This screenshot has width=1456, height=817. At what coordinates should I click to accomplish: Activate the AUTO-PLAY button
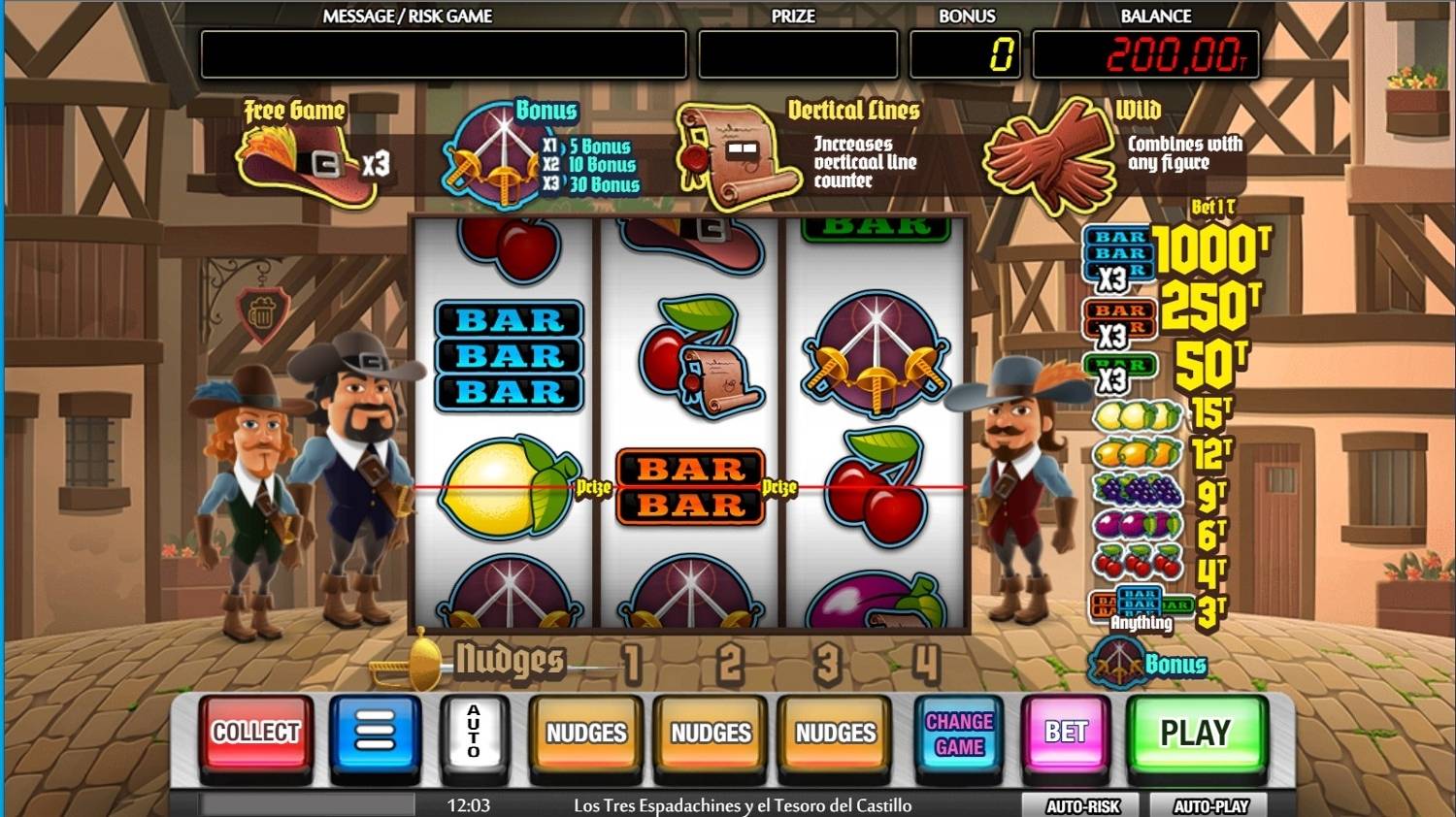pyautogui.click(x=1210, y=805)
